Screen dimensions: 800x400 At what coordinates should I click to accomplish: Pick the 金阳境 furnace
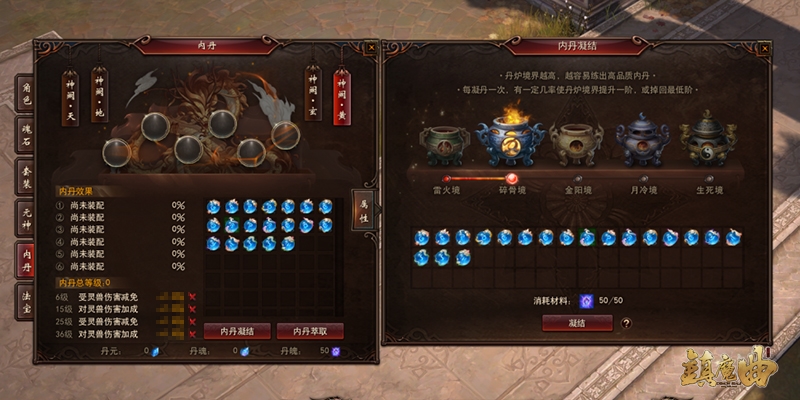click(x=572, y=145)
